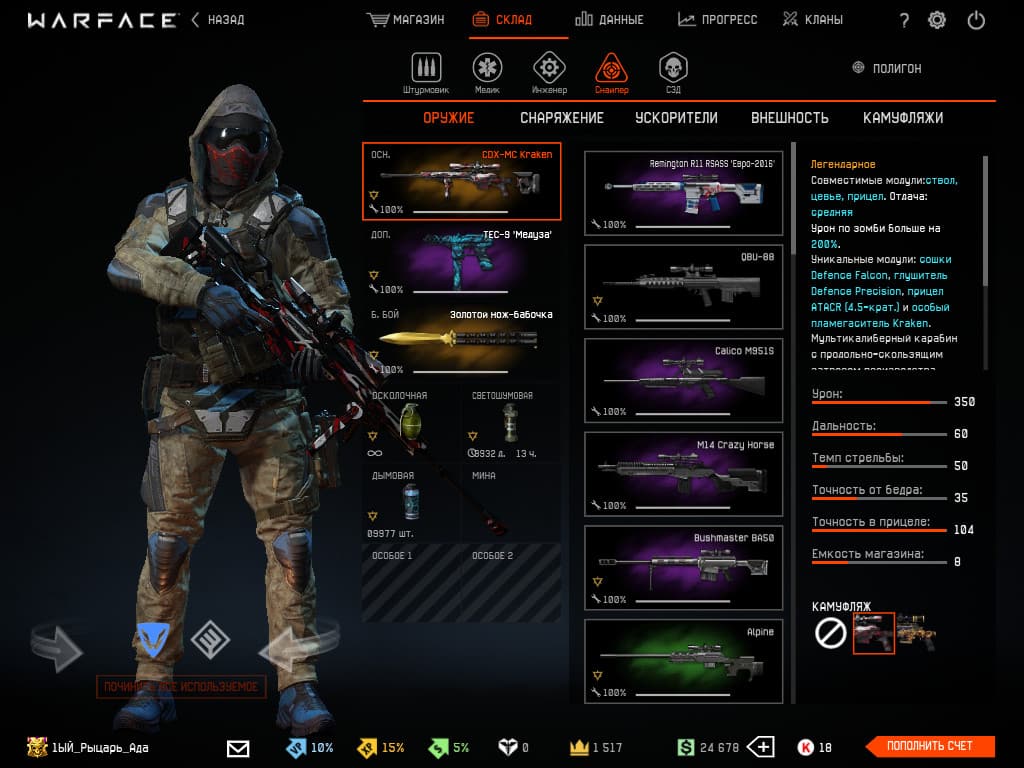1024x768 pixels.
Task: Switch to the ДАННЫЕ tab
Action: click(610, 20)
